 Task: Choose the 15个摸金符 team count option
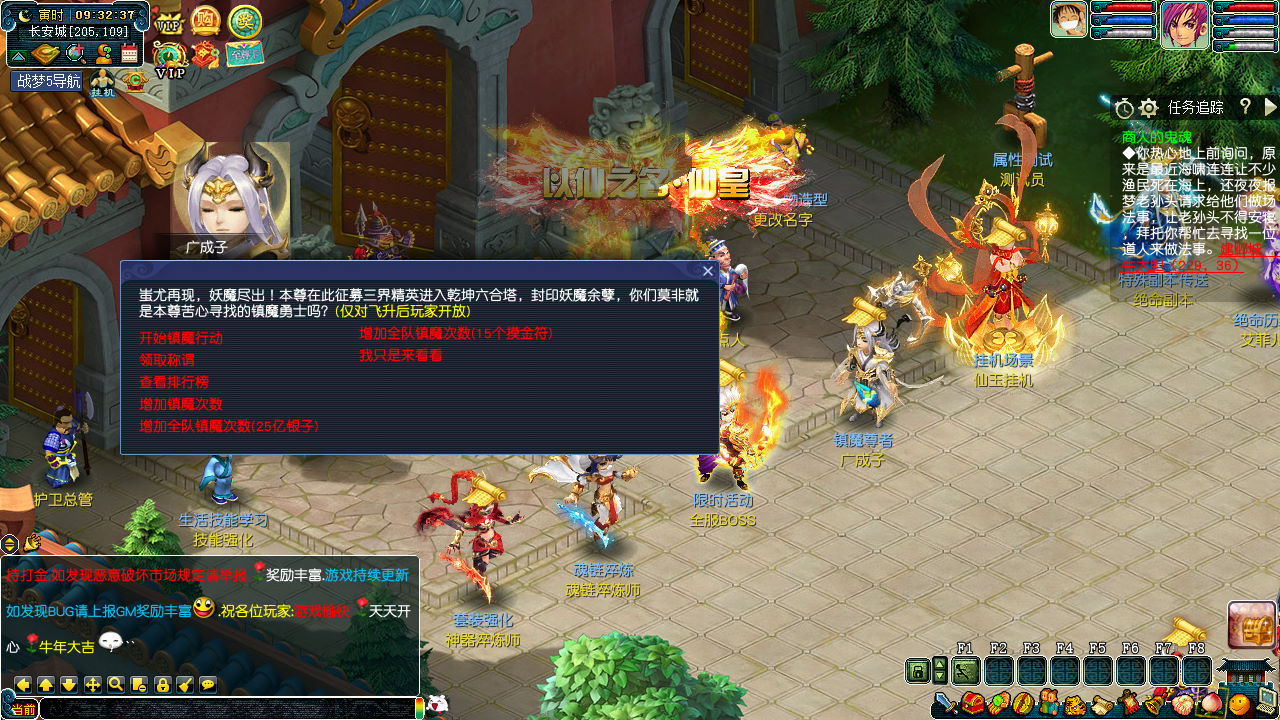(456, 333)
